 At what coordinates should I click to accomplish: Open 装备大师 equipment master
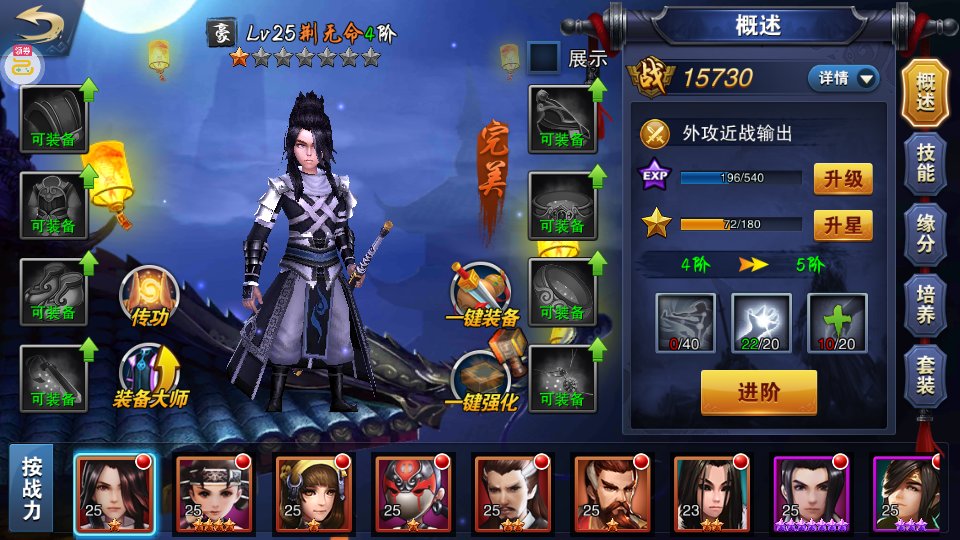pos(150,377)
